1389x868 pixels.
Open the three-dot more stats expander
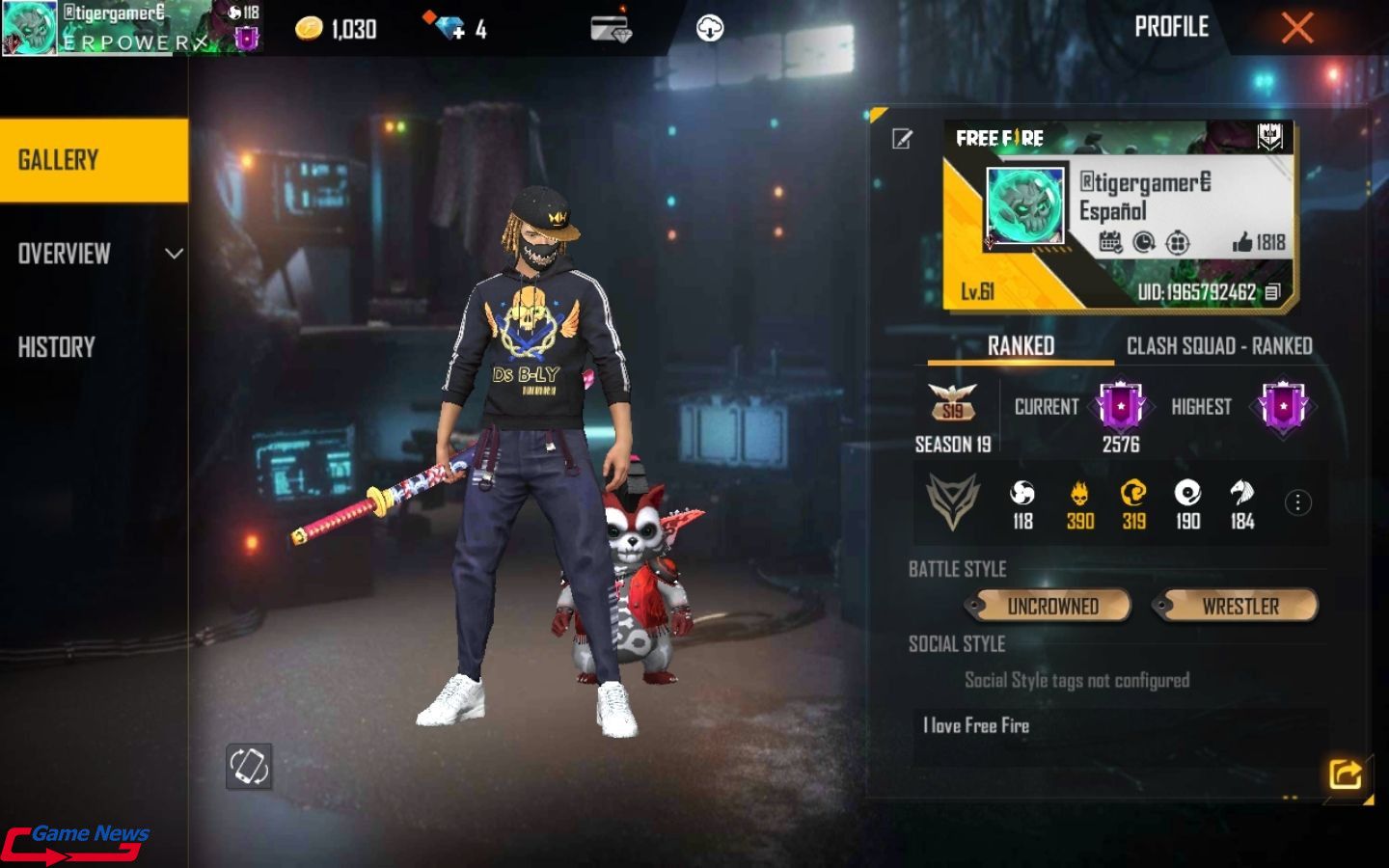click(1297, 502)
